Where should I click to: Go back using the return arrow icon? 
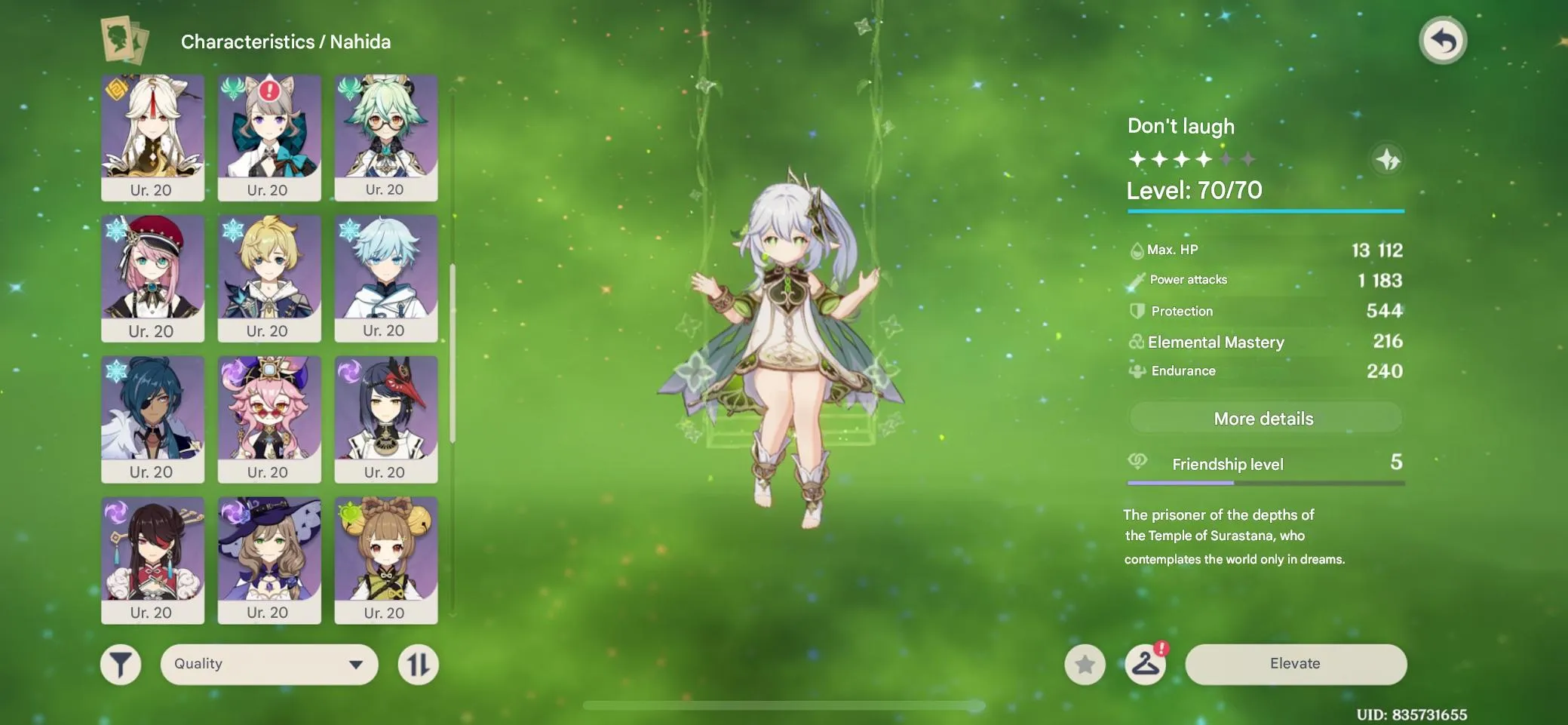point(1444,40)
